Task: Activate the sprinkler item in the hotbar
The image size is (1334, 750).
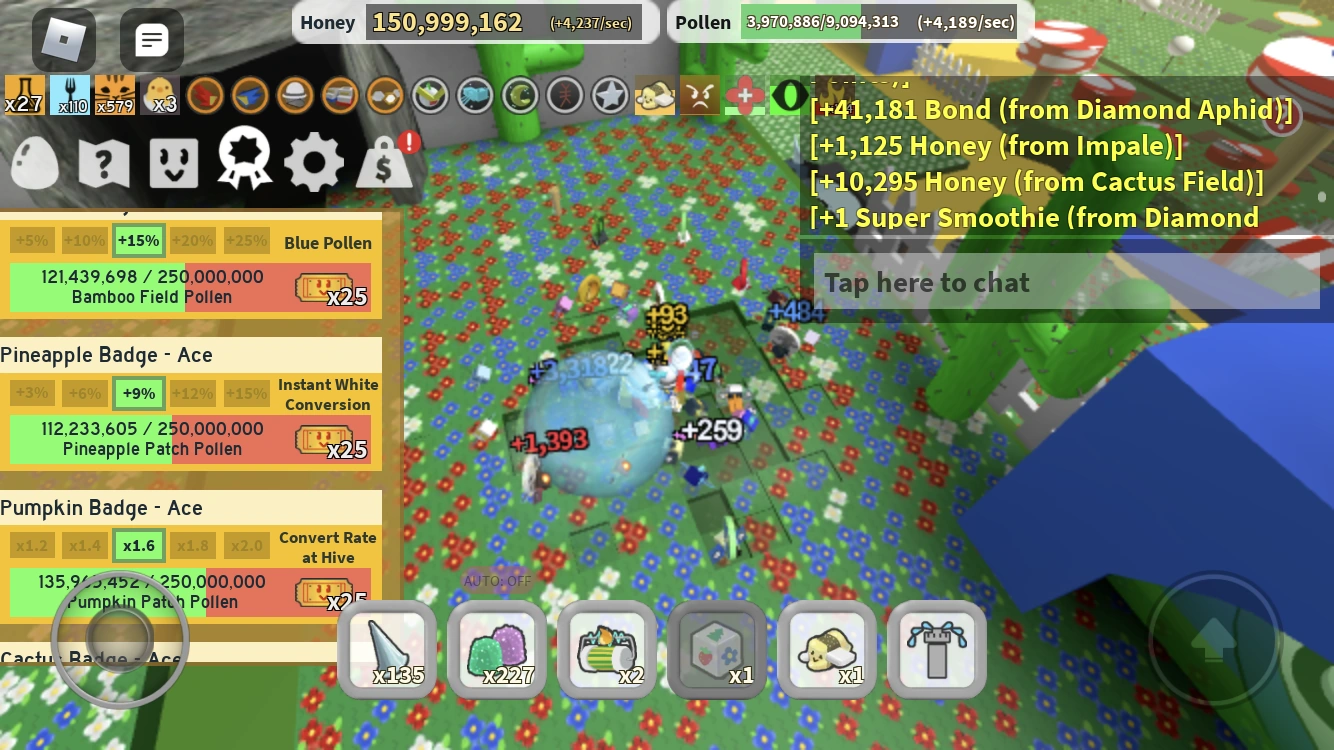Action: [x=937, y=650]
